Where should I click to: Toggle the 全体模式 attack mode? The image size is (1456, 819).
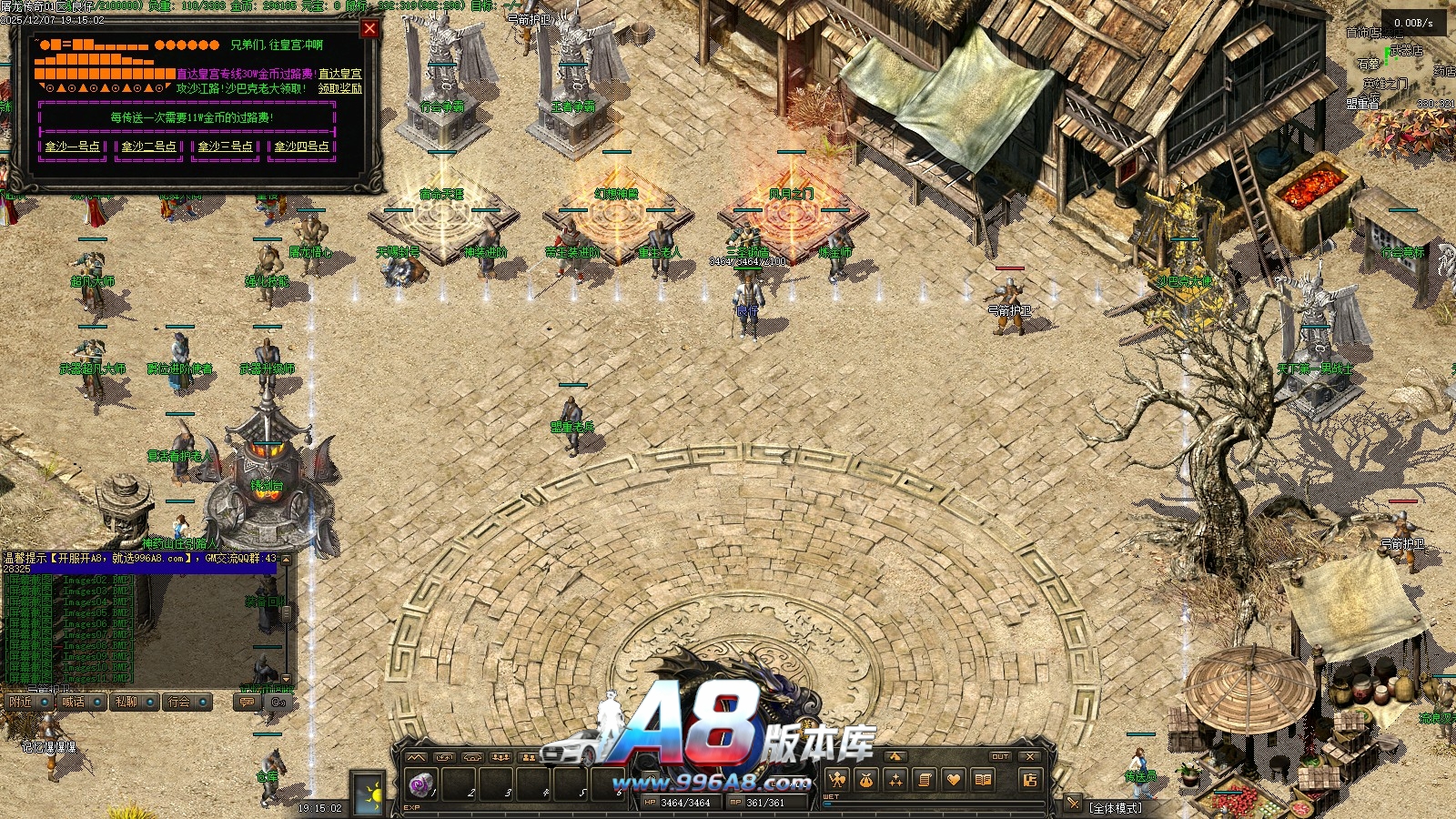1116,807
